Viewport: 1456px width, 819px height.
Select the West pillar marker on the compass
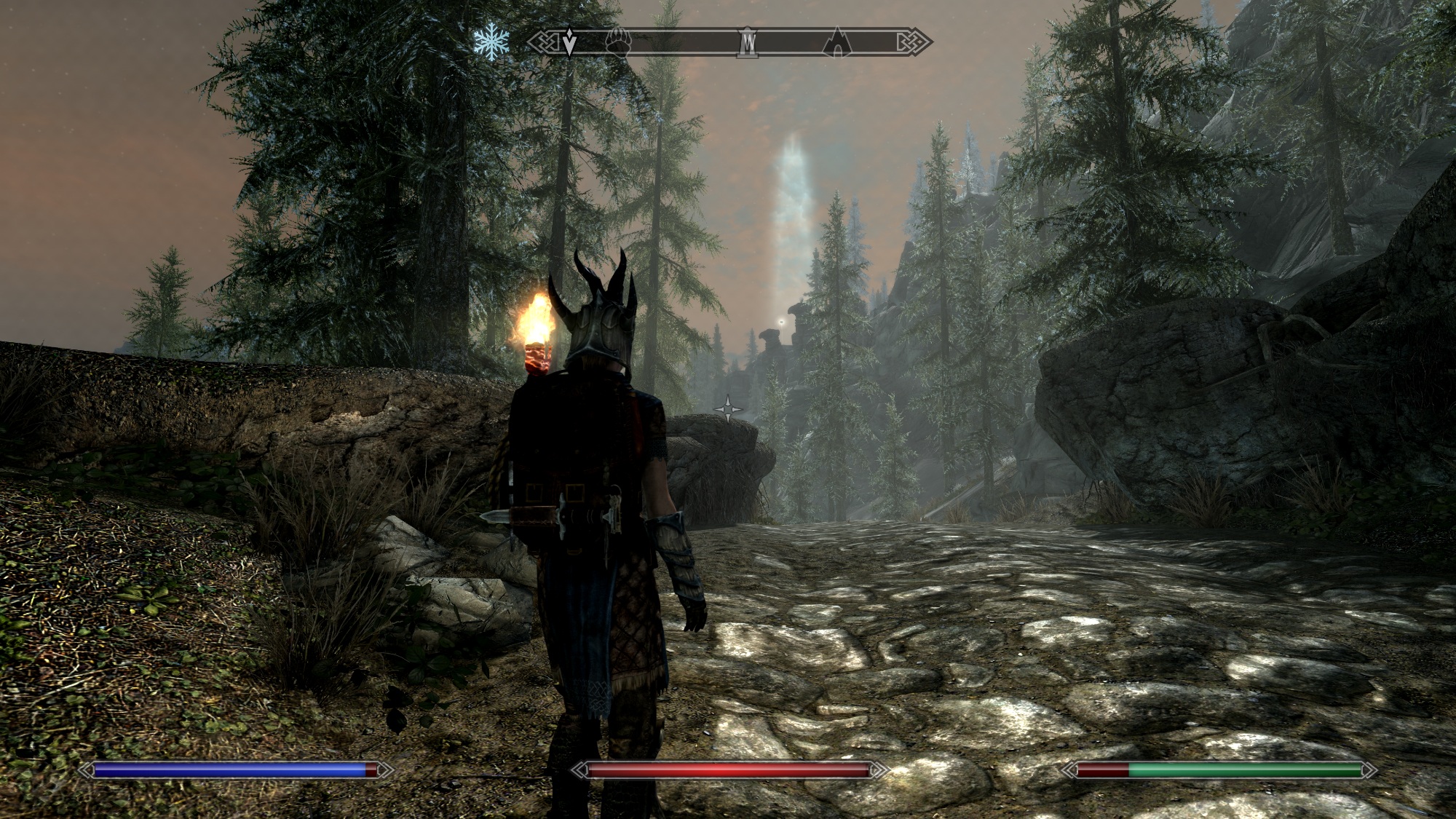coord(747,43)
